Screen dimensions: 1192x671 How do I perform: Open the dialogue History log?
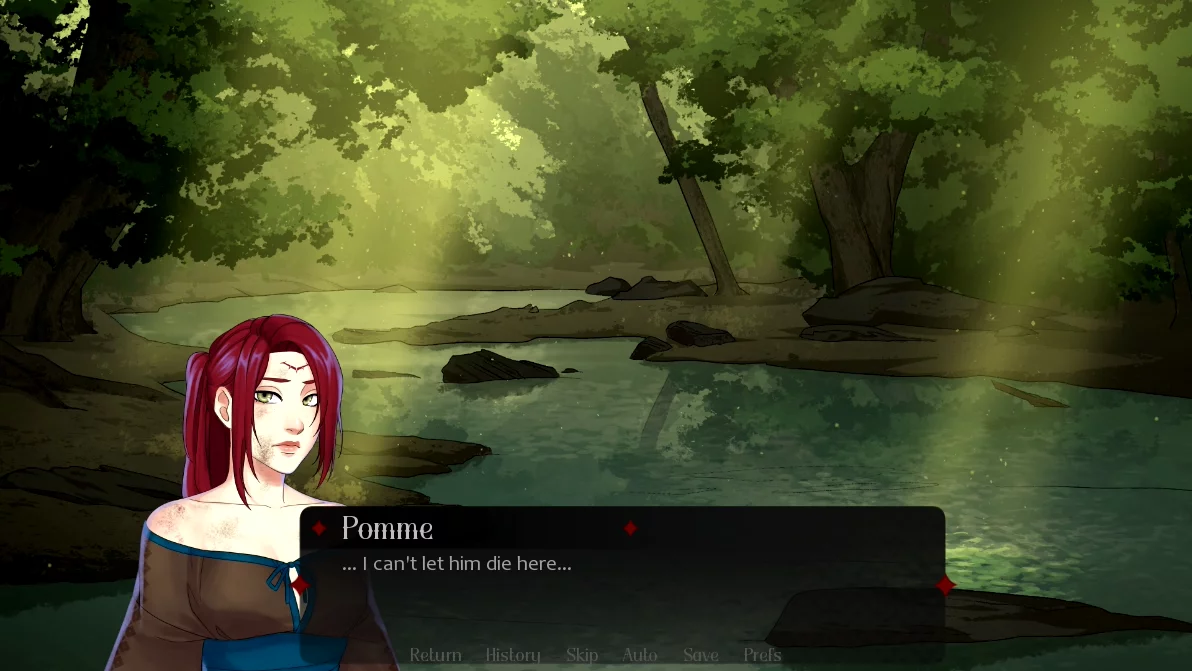(513, 655)
